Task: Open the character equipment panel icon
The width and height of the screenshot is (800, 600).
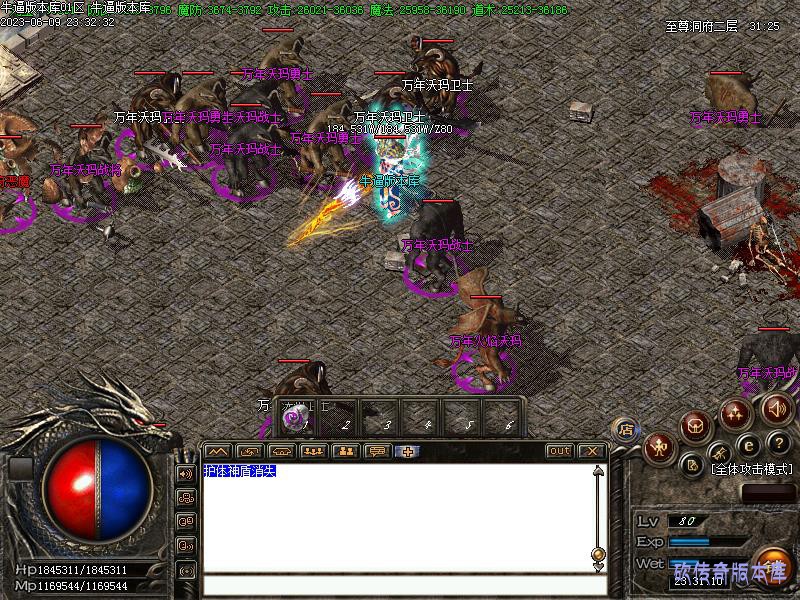Action: tap(658, 446)
